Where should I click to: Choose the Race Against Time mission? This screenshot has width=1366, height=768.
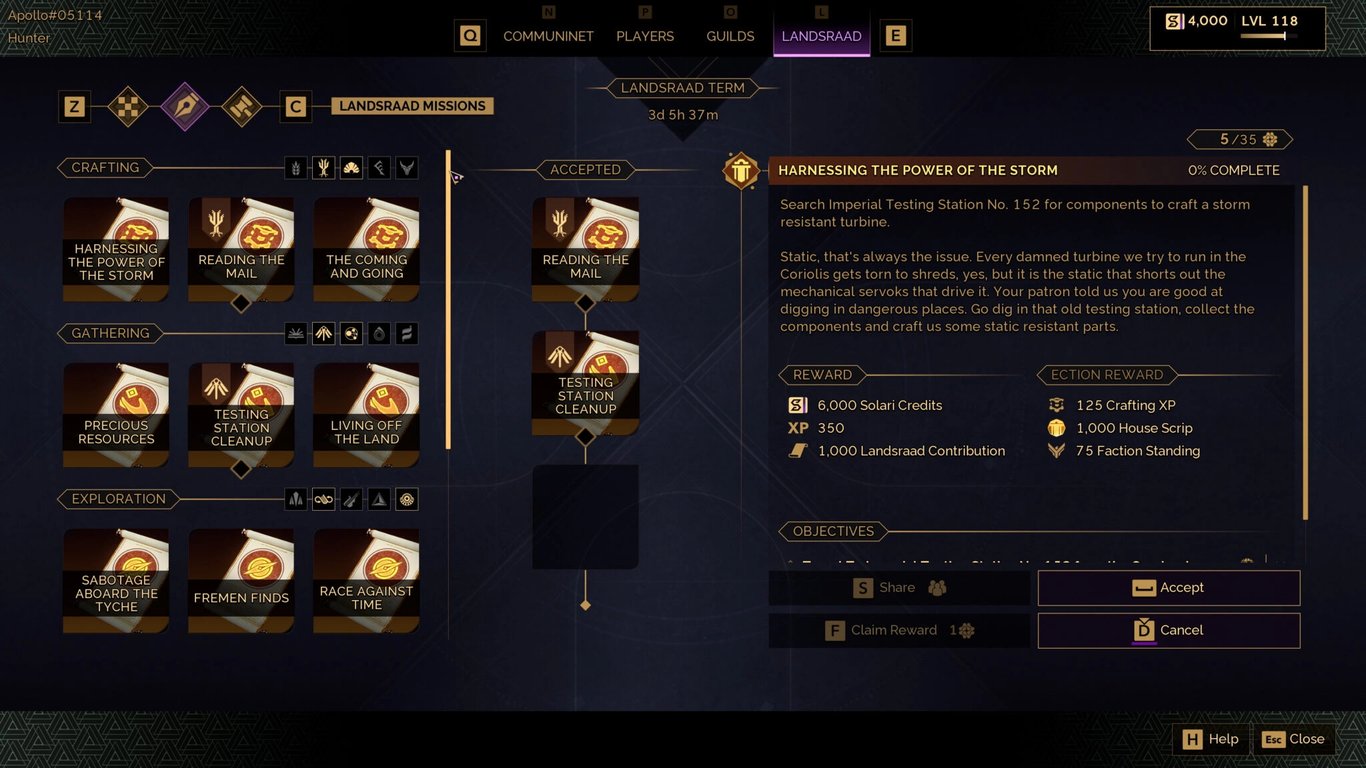pyautogui.click(x=366, y=581)
